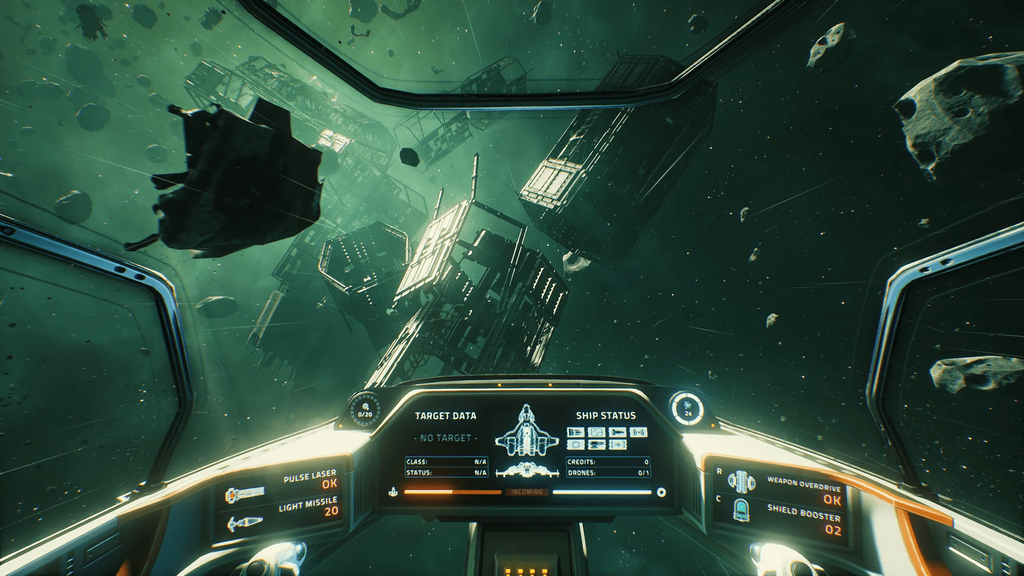This screenshot has height=576, width=1024.
Task: Select the Pulse Laser weapon icon
Action: tap(245, 493)
